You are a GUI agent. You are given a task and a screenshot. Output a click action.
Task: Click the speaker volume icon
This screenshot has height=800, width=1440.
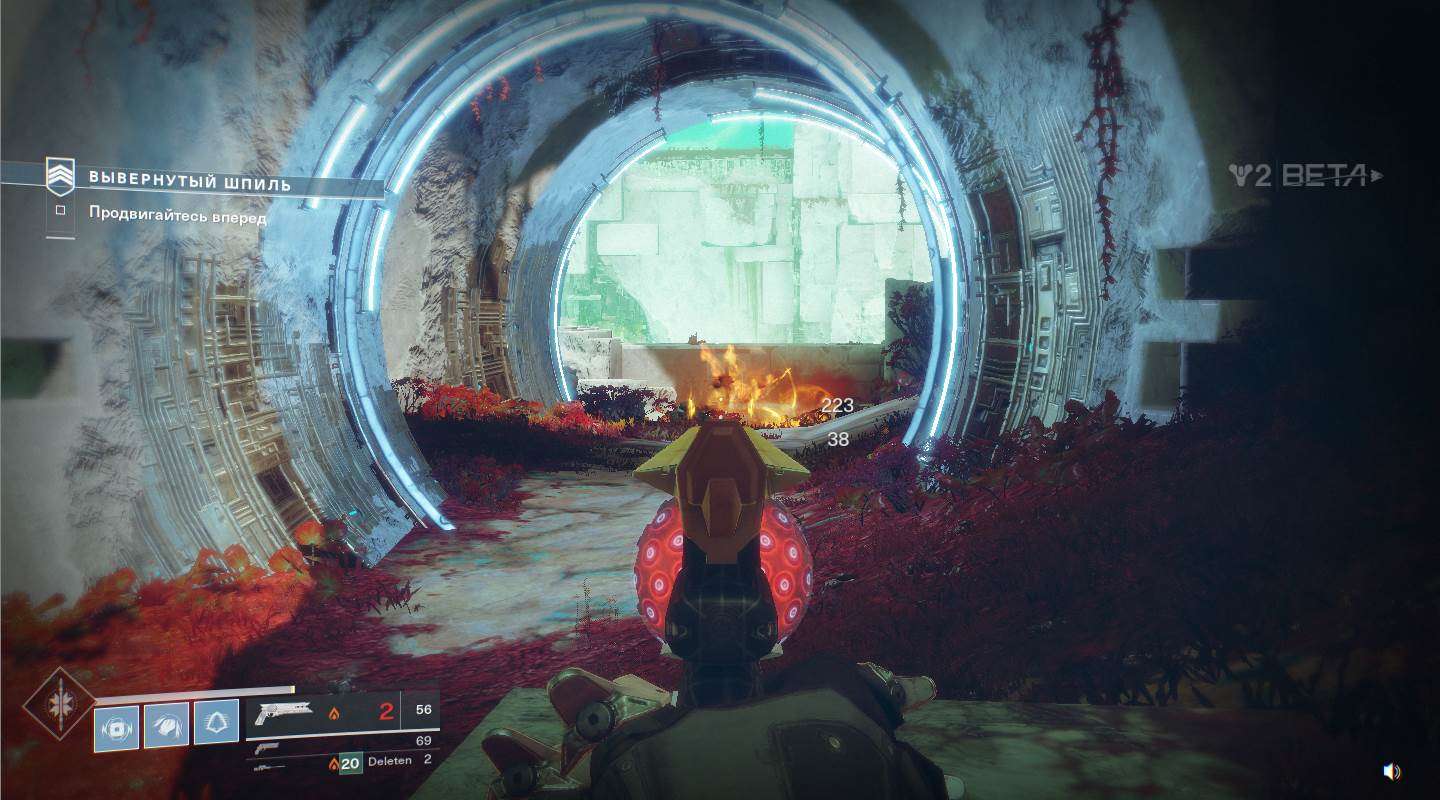point(1392,771)
